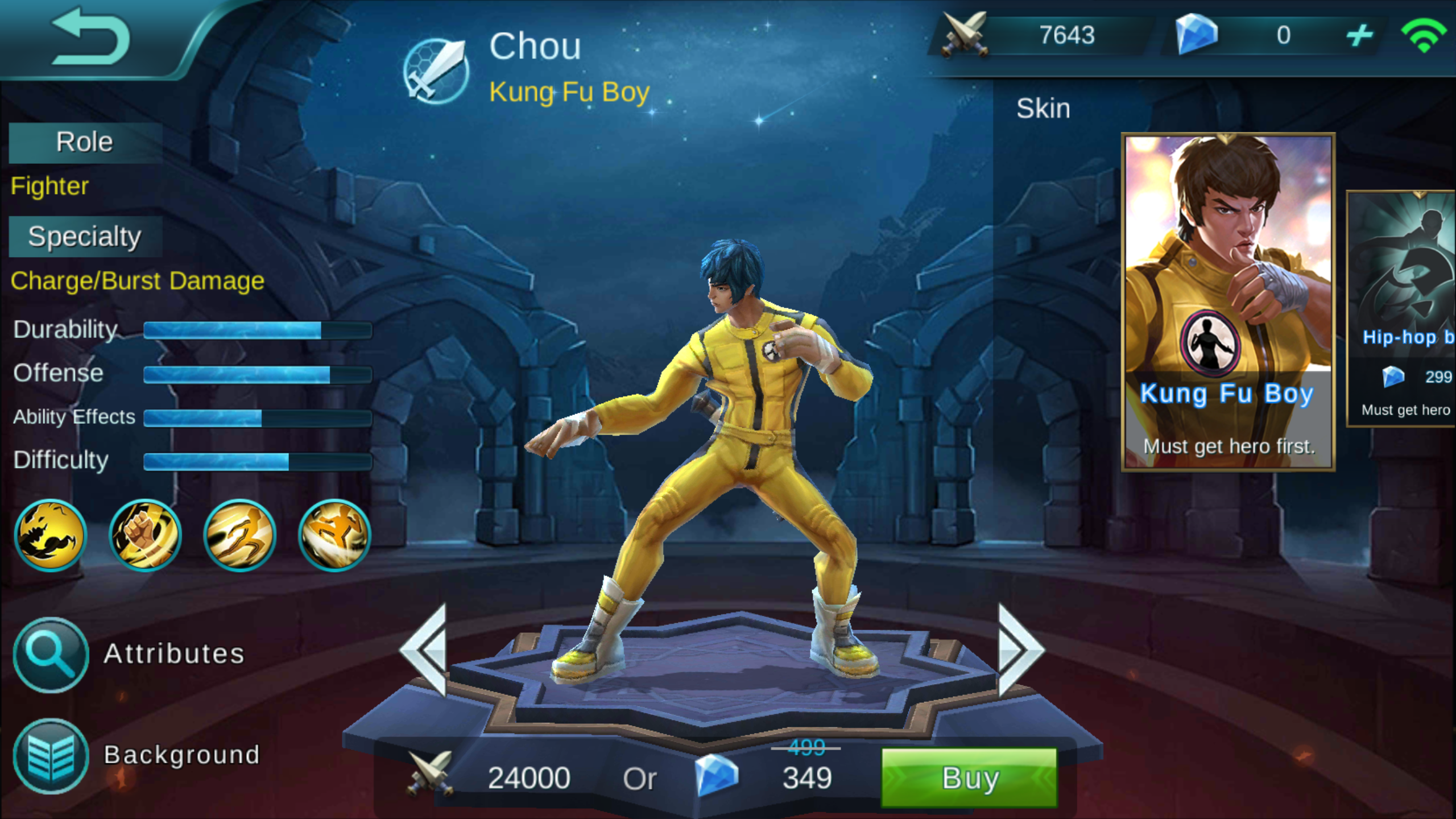
Task: Open Background lore with the book icon
Action: (50, 755)
